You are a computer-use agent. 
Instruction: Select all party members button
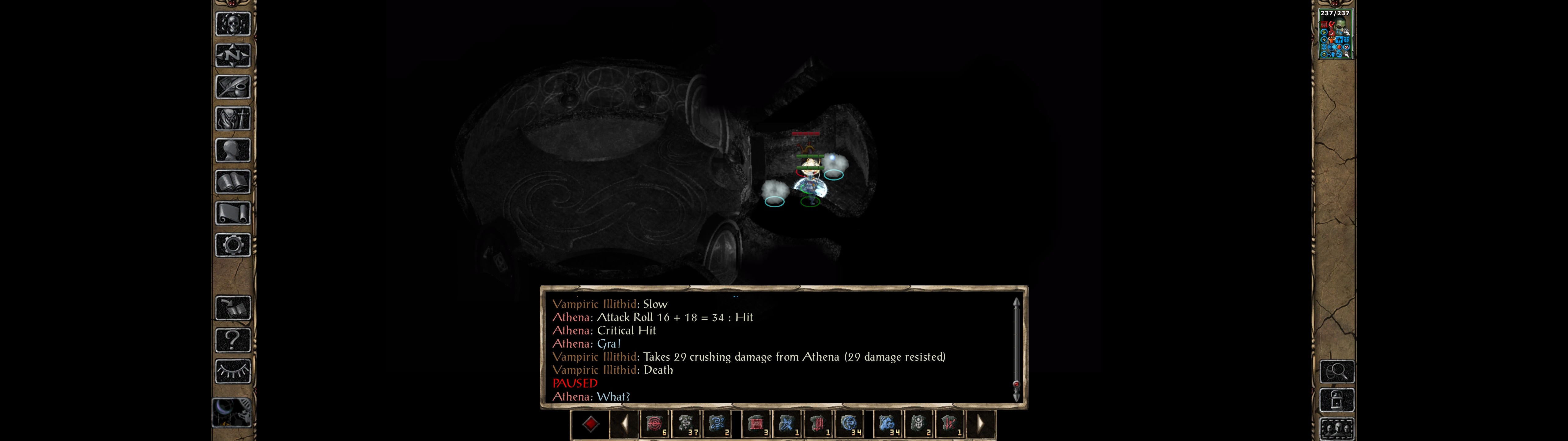pyautogui.click(x=1337, y=429)
